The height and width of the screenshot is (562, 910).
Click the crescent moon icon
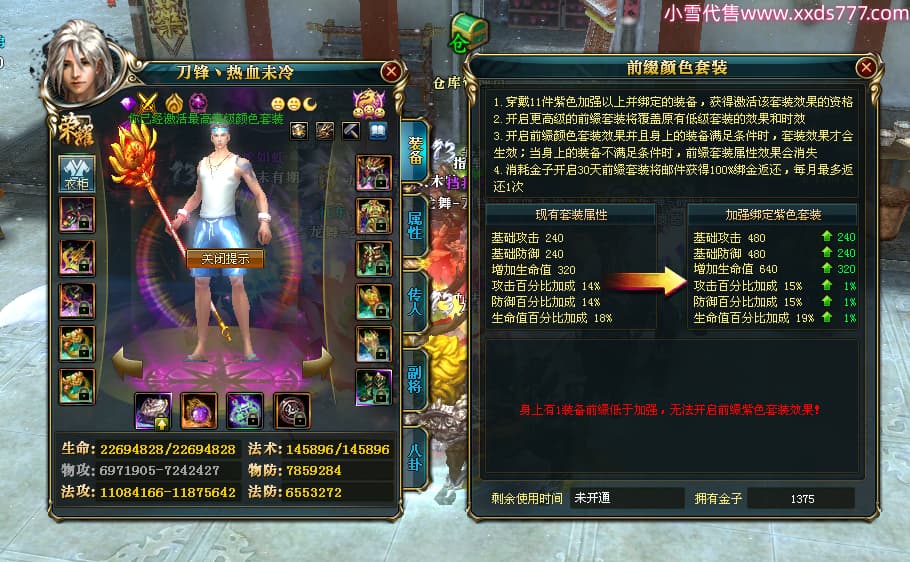coord(311,103)
